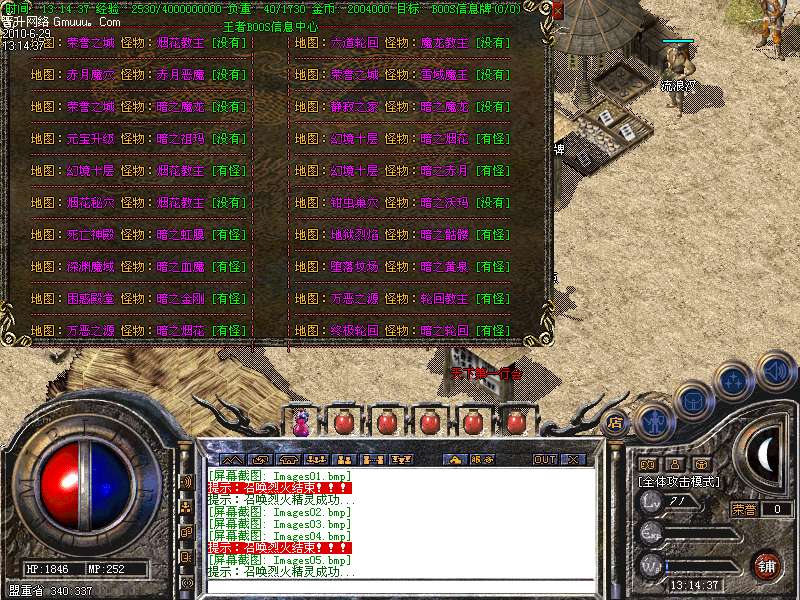Close the BOSS information center panel

pyautogui.click(x=557, y=9)
